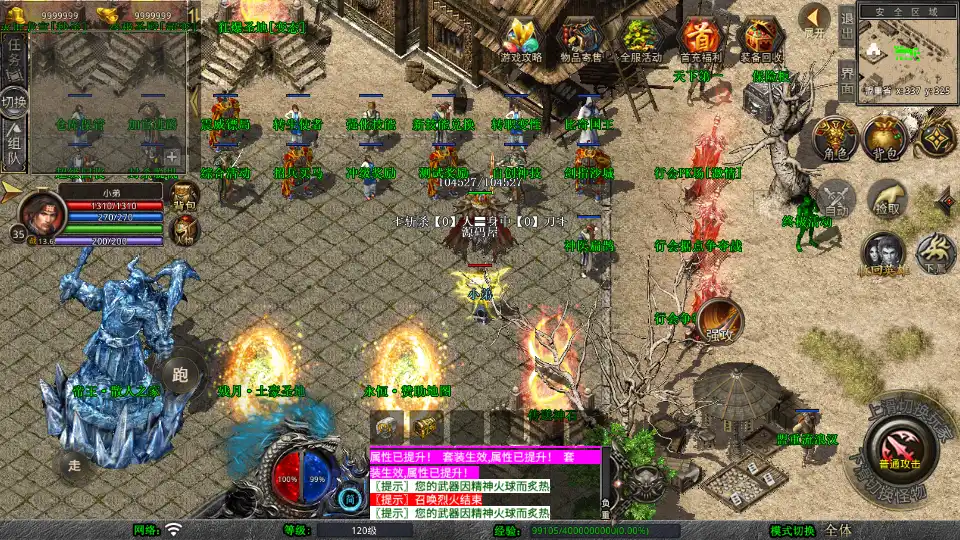Click the 界面 interface button
Screen dimensions: 960x540
click(847, 78)
